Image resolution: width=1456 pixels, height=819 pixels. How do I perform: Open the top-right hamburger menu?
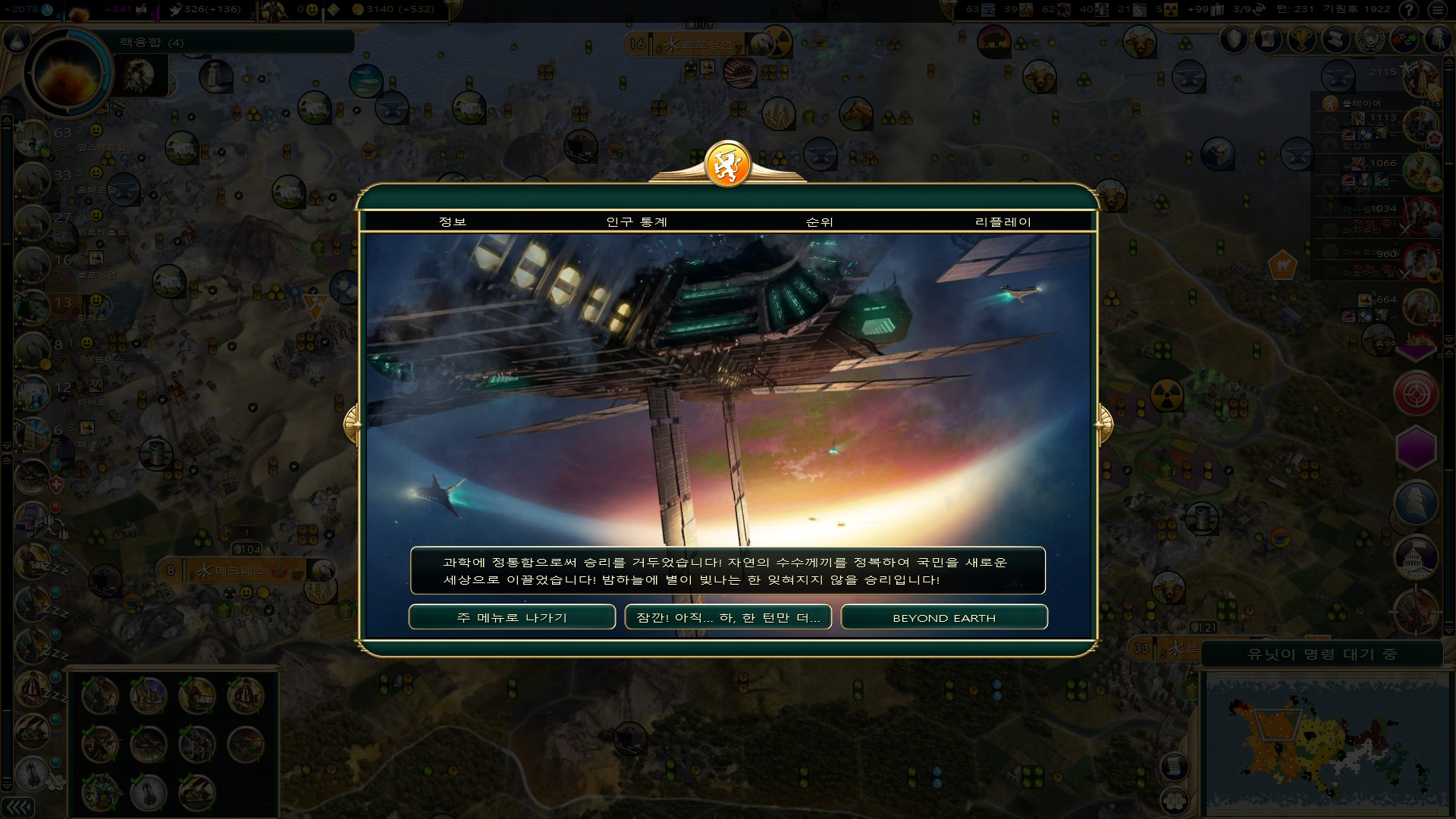[1439, 10]
